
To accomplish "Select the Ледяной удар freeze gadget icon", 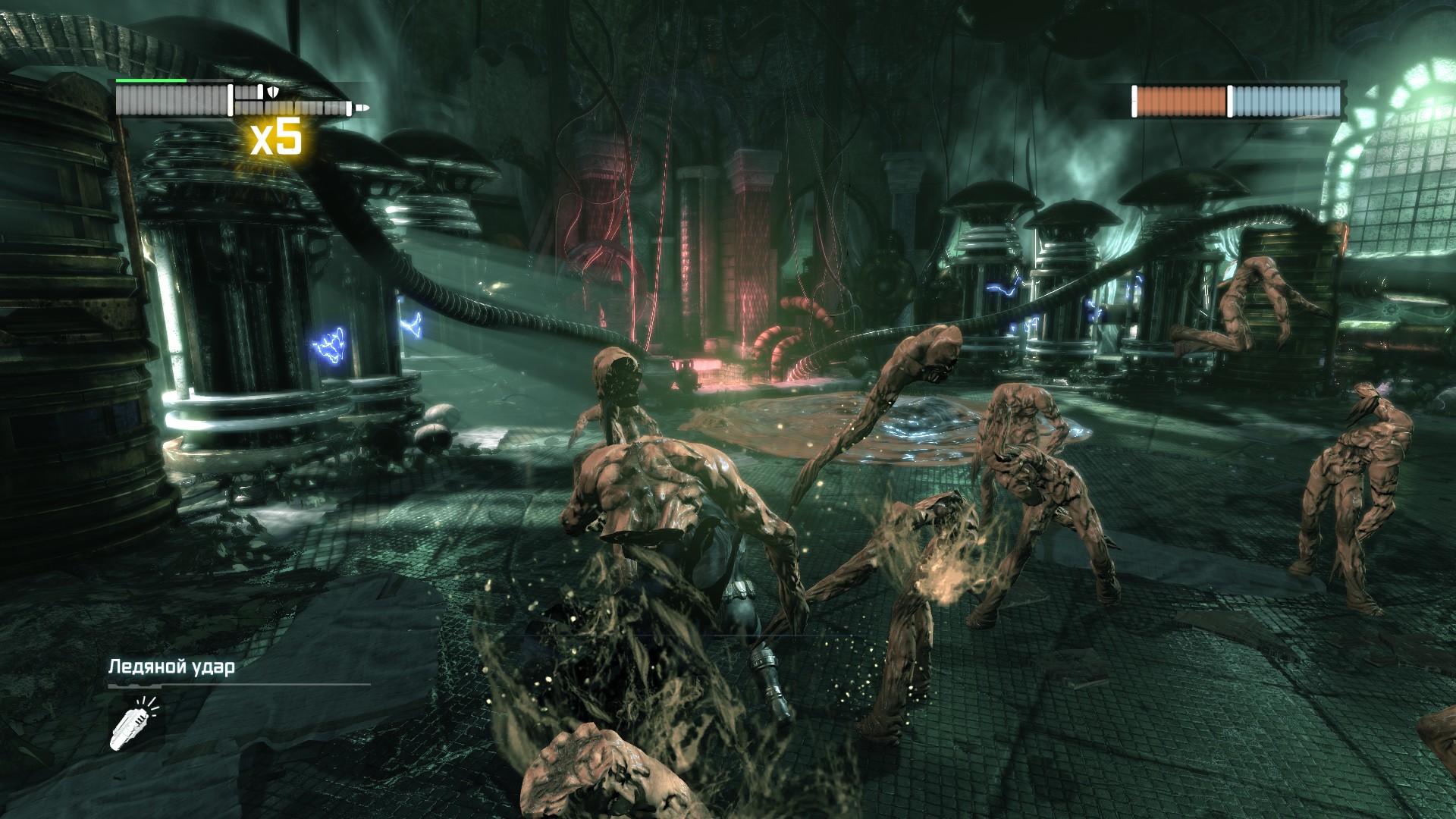I will point(134,723).
